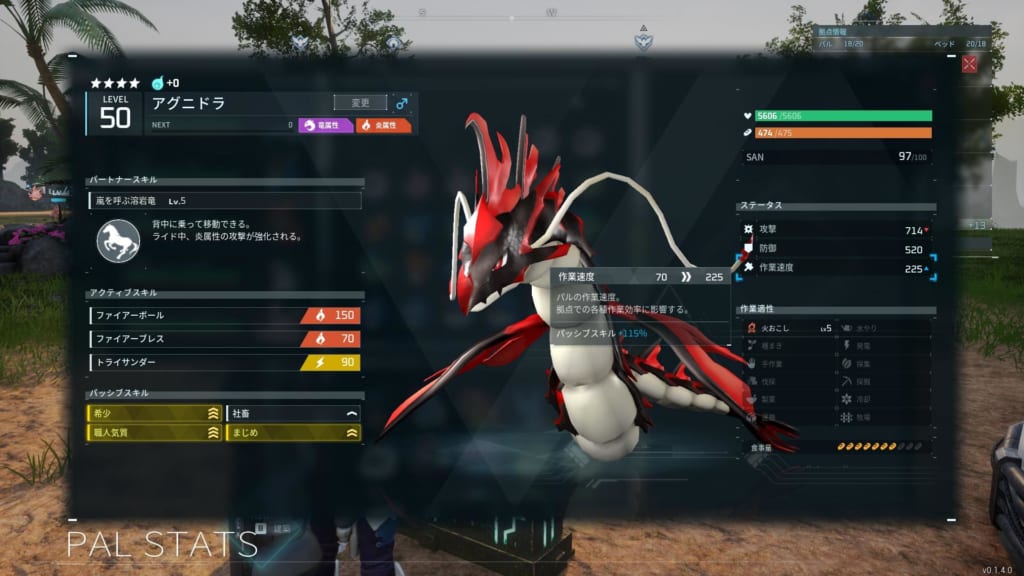Click the 炎属性 element tag

(384, 126)
